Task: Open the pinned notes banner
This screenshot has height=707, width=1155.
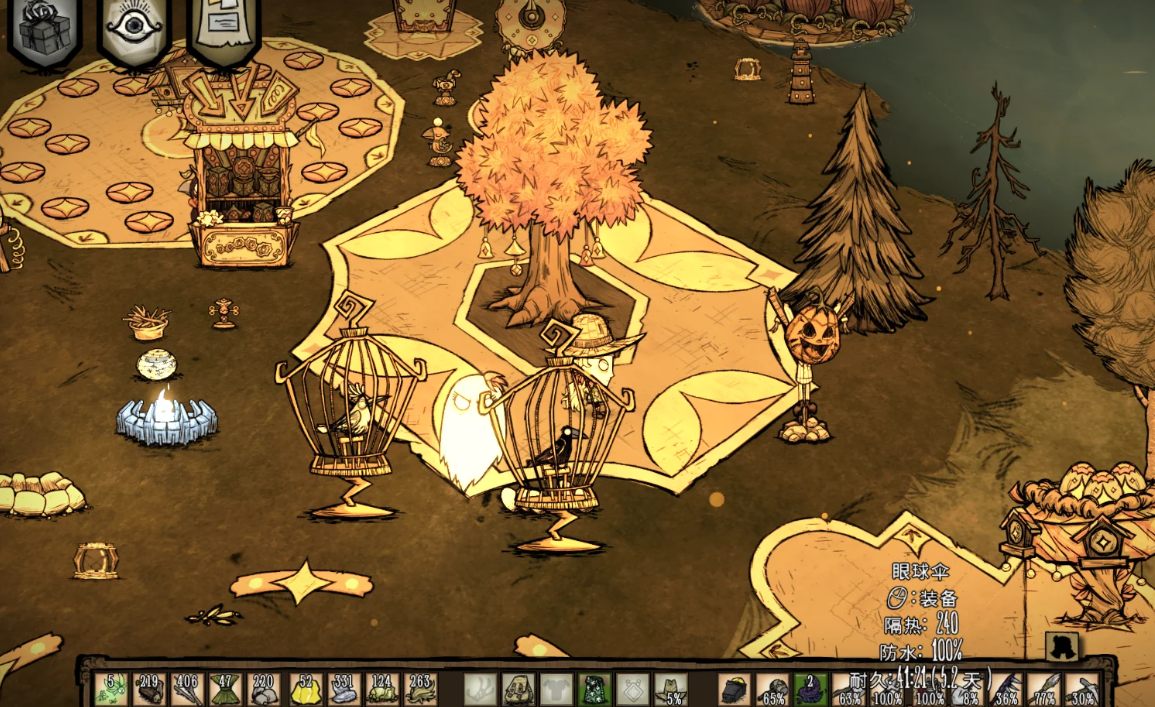Action: 223,30
